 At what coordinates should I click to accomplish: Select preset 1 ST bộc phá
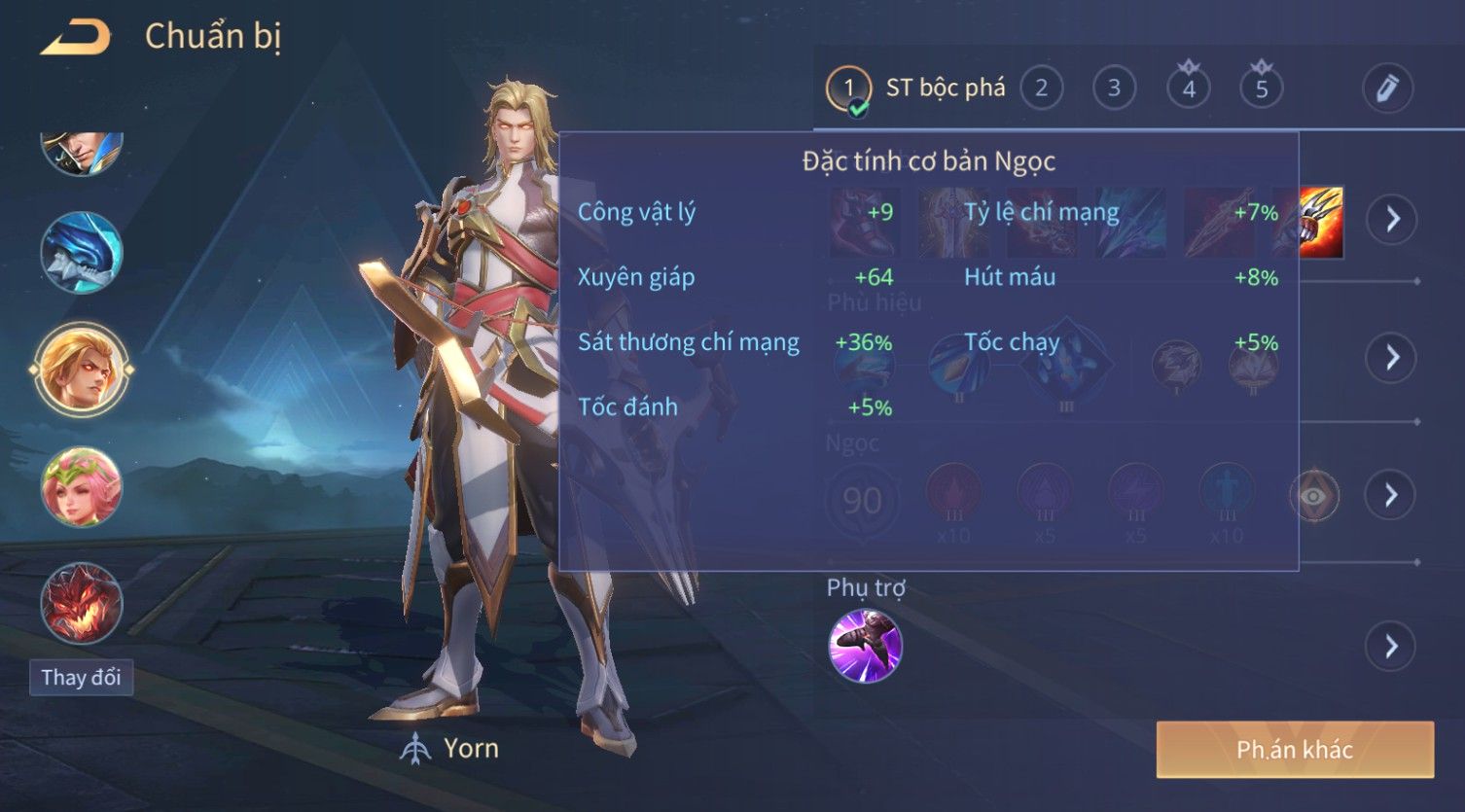847,89
